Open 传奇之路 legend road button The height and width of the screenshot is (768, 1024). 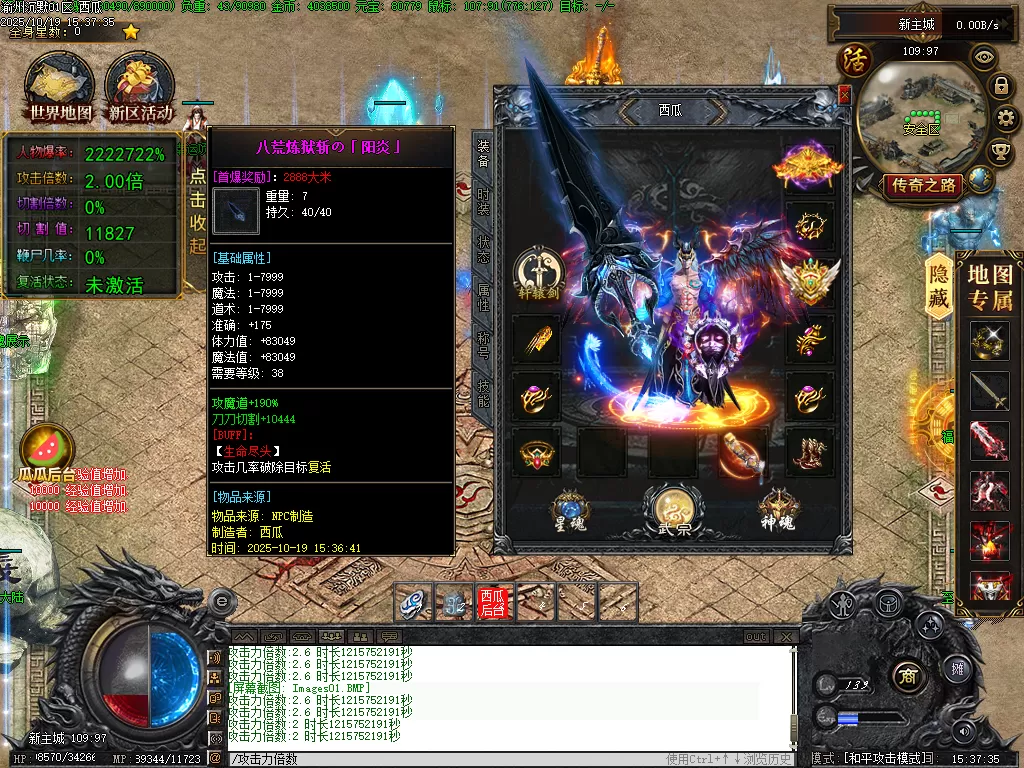pos(922,185)
